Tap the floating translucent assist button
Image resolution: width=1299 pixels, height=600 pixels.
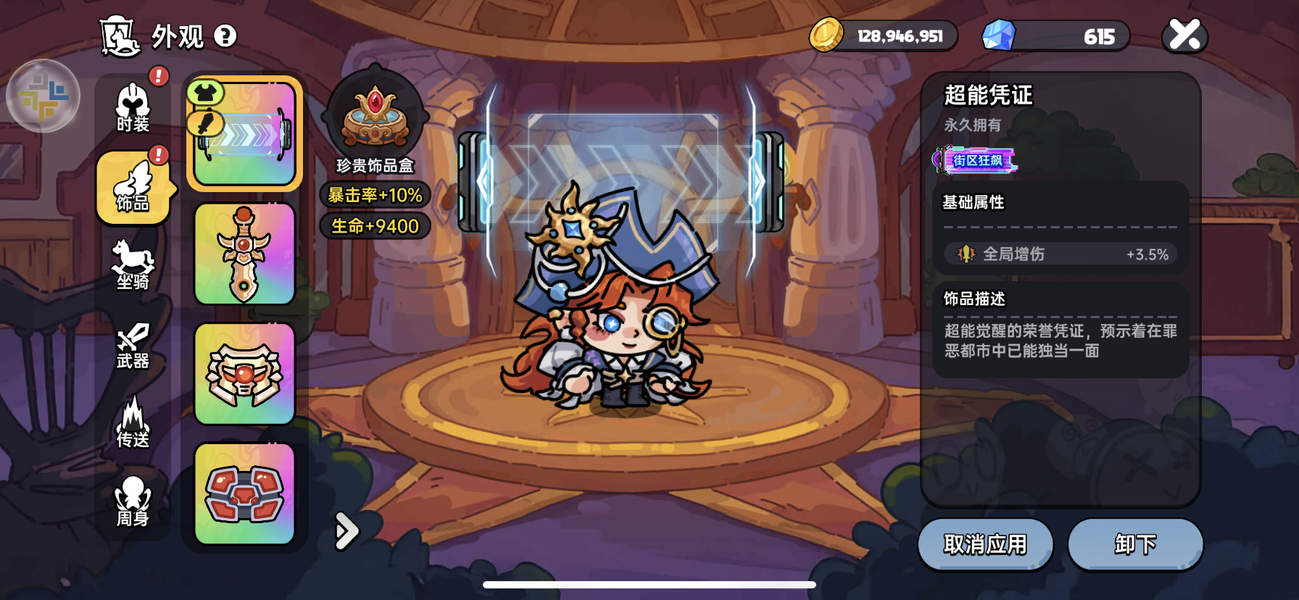(x=43, y=96)
